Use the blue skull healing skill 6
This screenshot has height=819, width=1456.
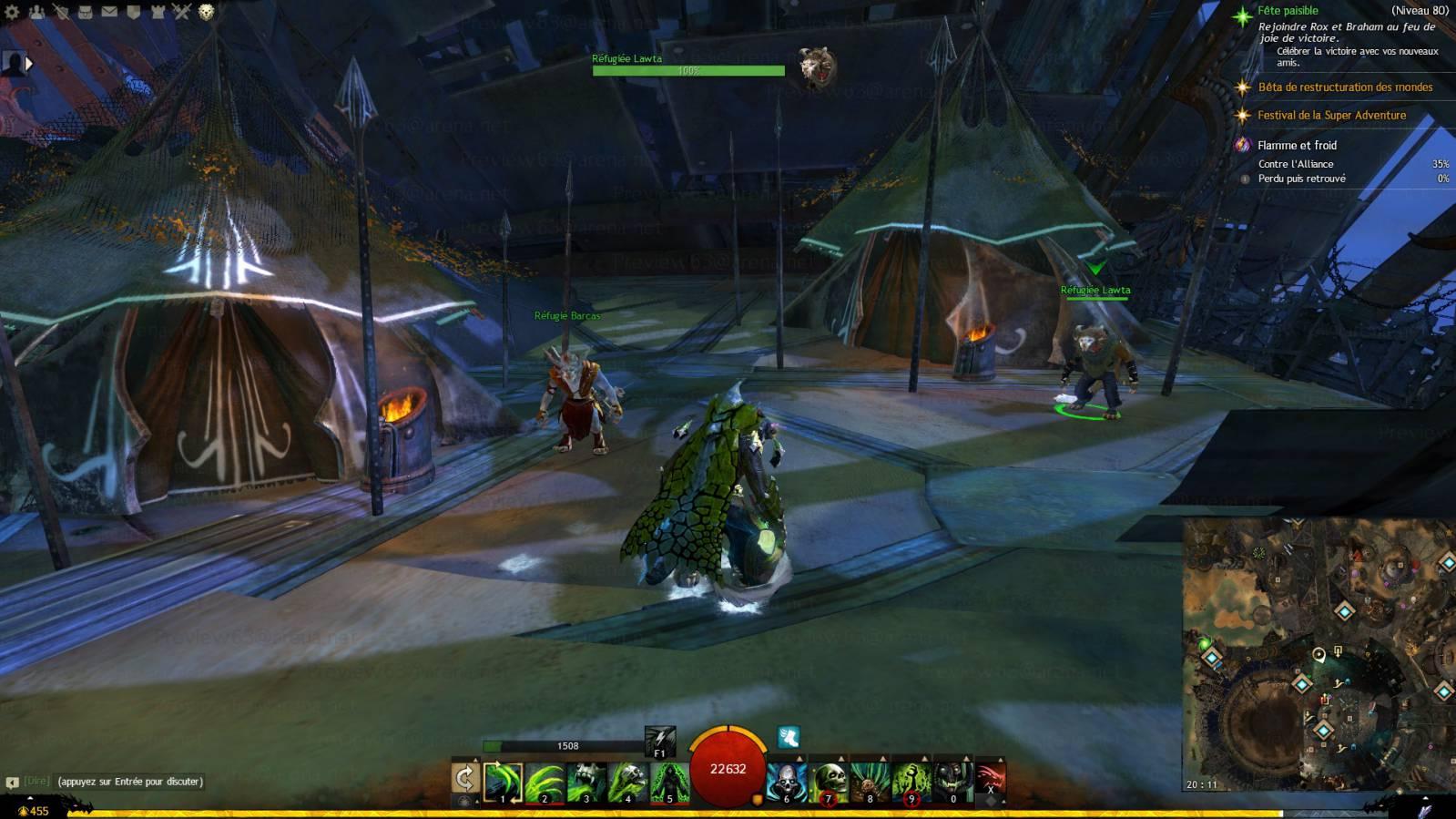tap(787, 783)
